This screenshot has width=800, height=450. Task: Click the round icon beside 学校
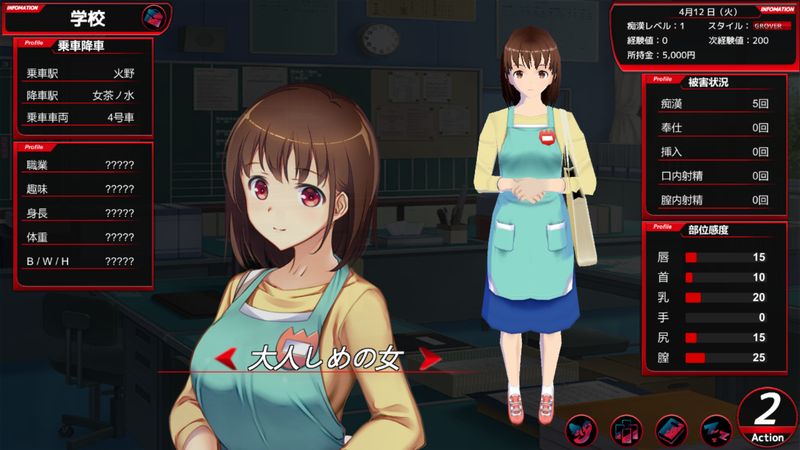[154, 17]
